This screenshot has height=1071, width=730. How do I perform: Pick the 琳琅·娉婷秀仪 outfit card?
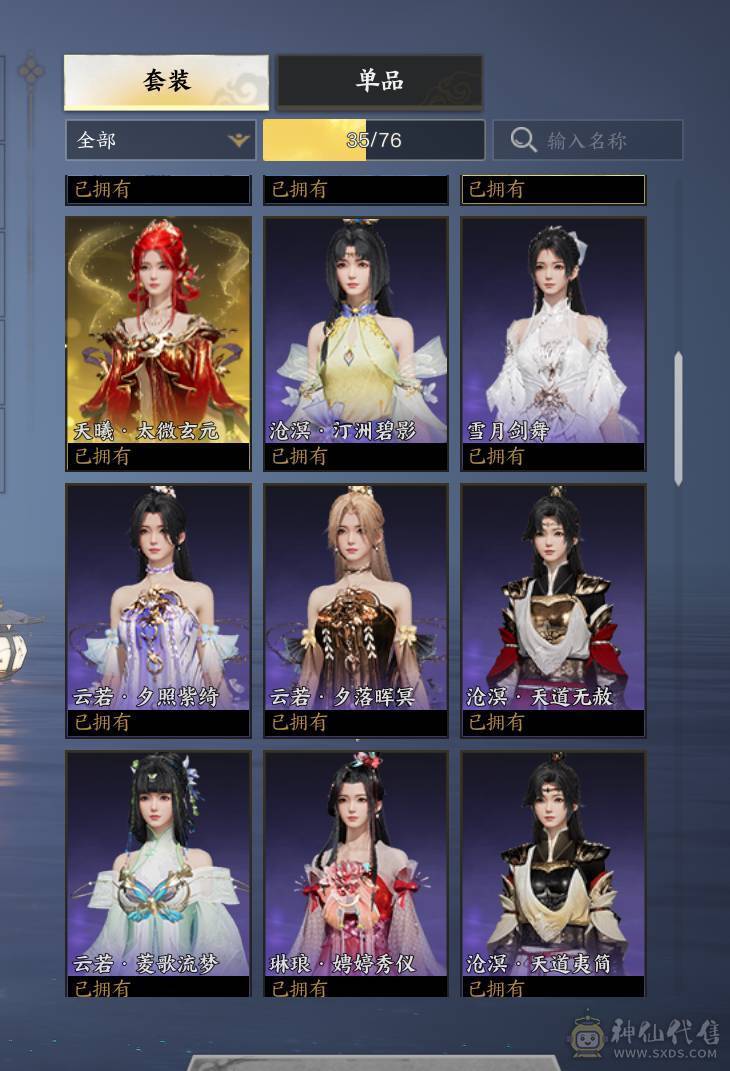(355, 868)
